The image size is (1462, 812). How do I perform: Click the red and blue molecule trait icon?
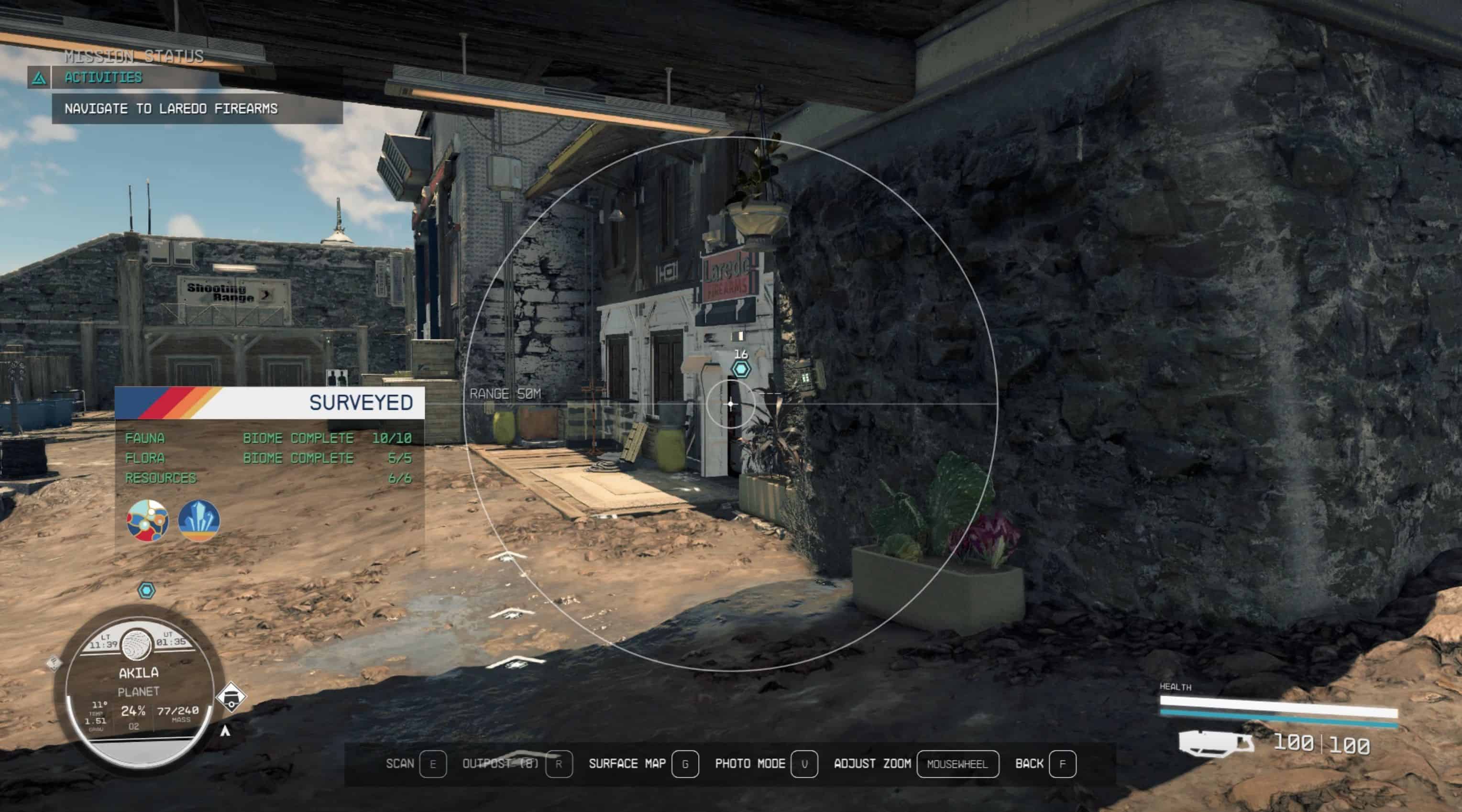[x=148, y=520]
